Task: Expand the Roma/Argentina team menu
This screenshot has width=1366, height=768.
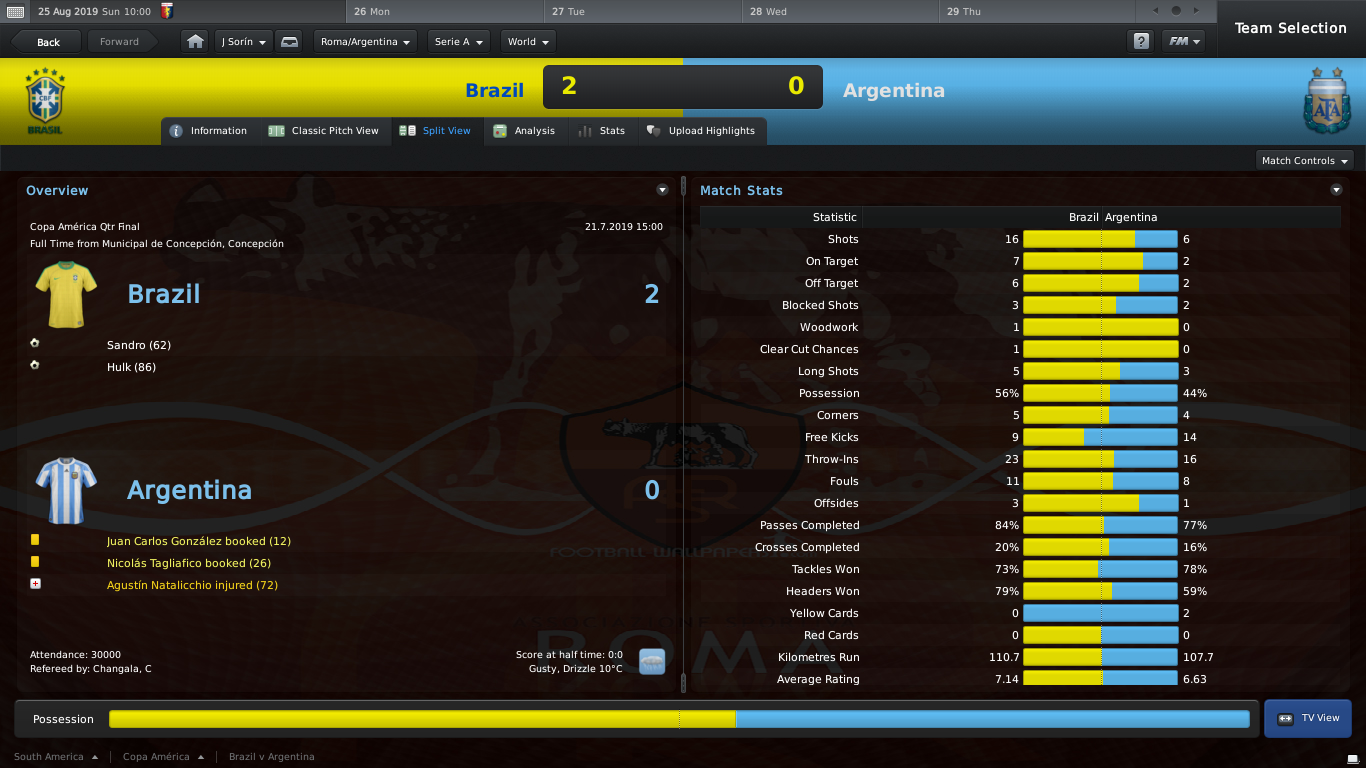Action: click(366, 42)
